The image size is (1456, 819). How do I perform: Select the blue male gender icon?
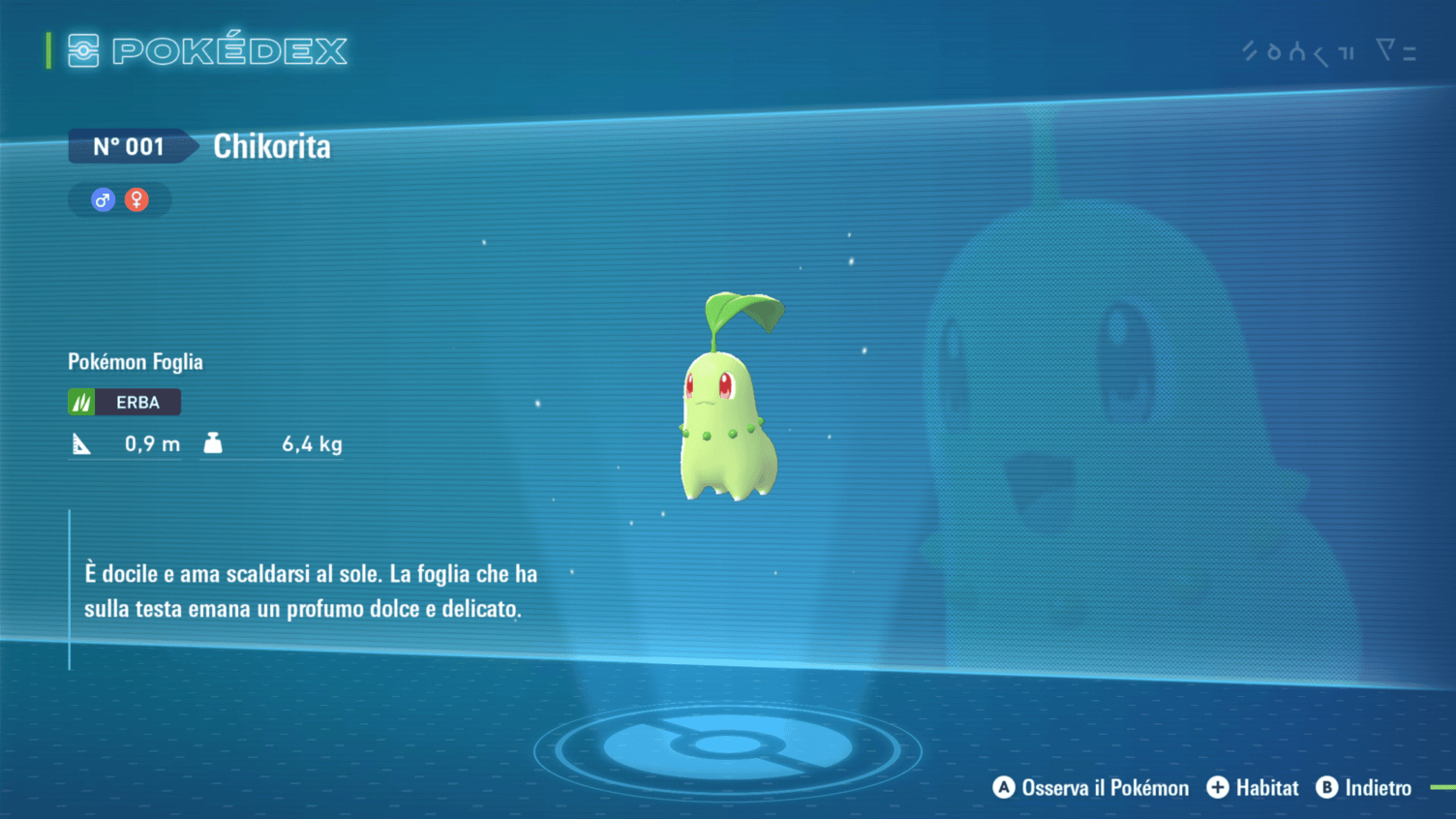pos(103,200)
